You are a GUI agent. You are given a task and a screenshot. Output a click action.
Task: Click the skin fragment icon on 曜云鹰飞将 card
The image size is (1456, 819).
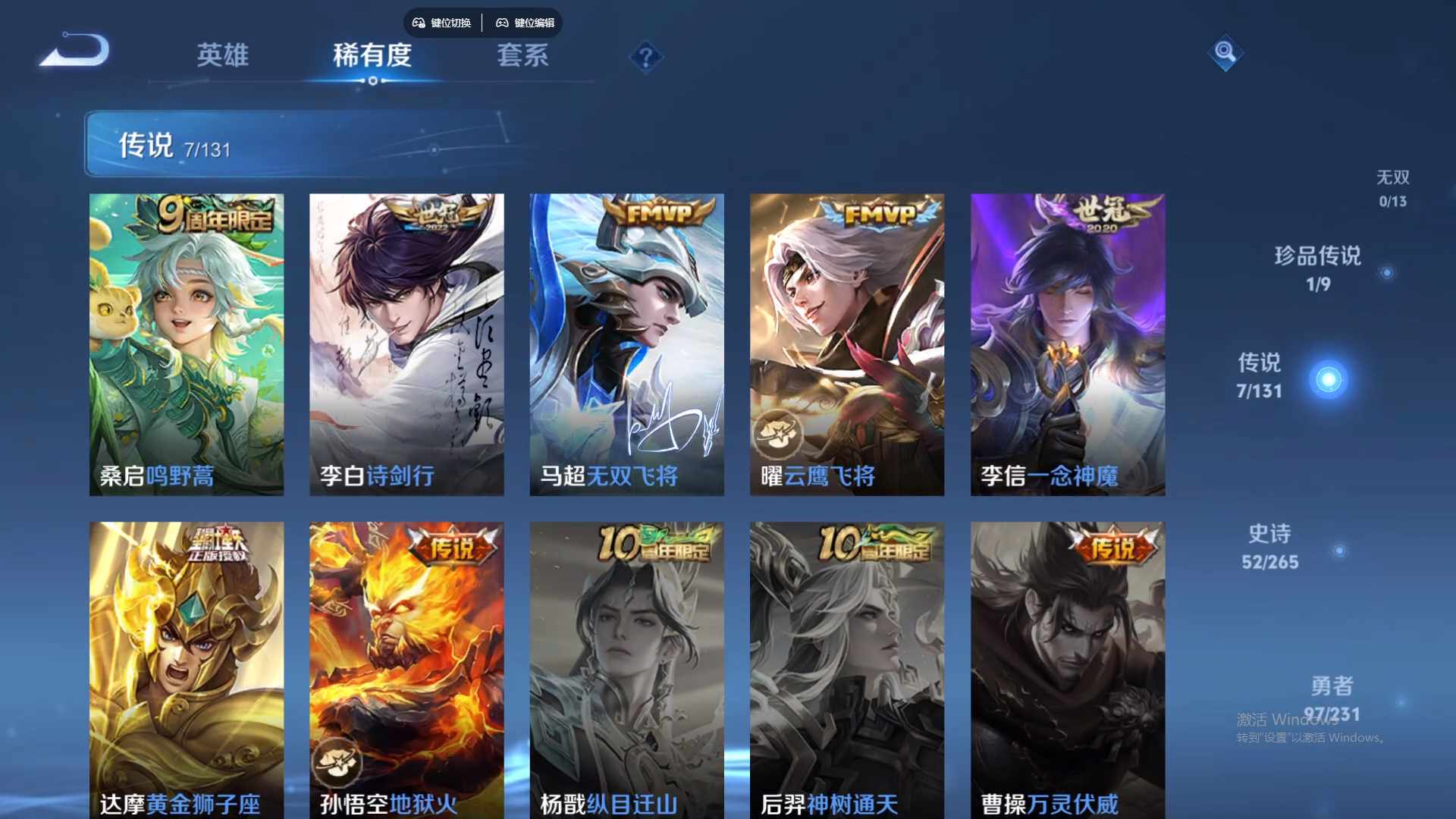coord(778,432)
